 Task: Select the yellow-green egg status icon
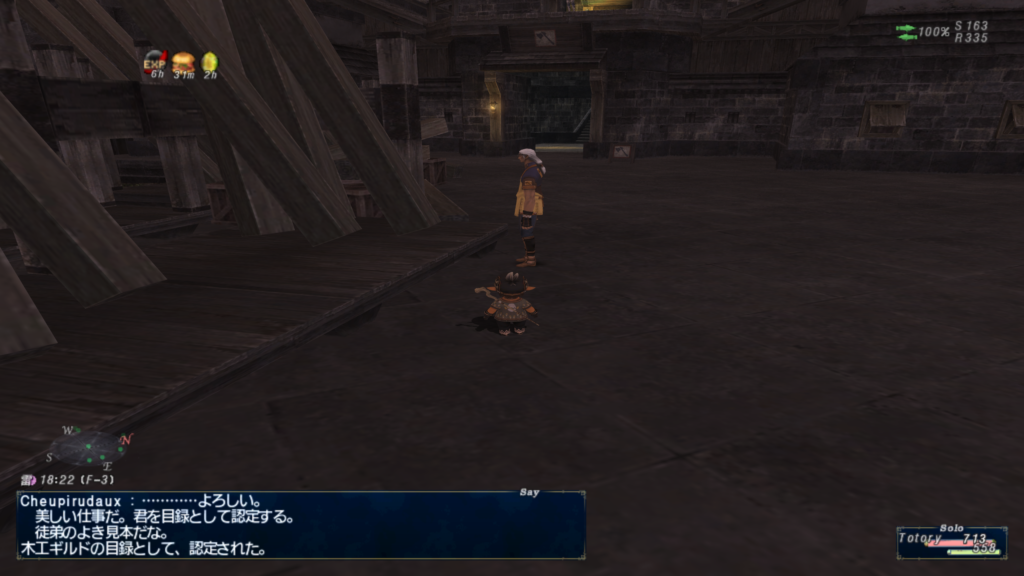pyautogui.click(x=210, y=62)
